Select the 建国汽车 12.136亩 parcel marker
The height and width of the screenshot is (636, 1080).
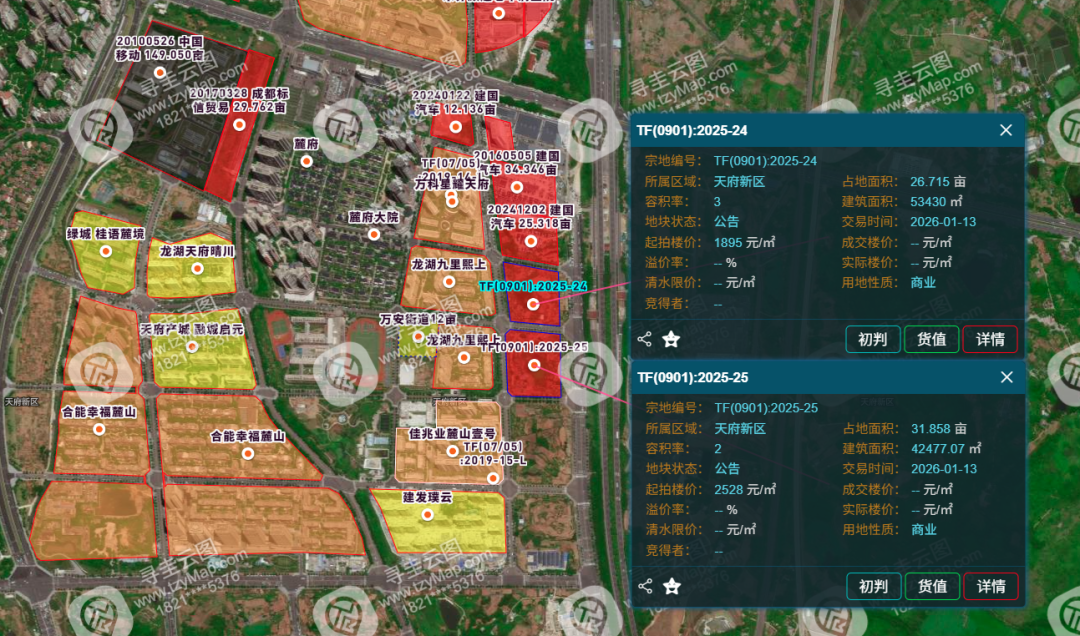(455, 126)
